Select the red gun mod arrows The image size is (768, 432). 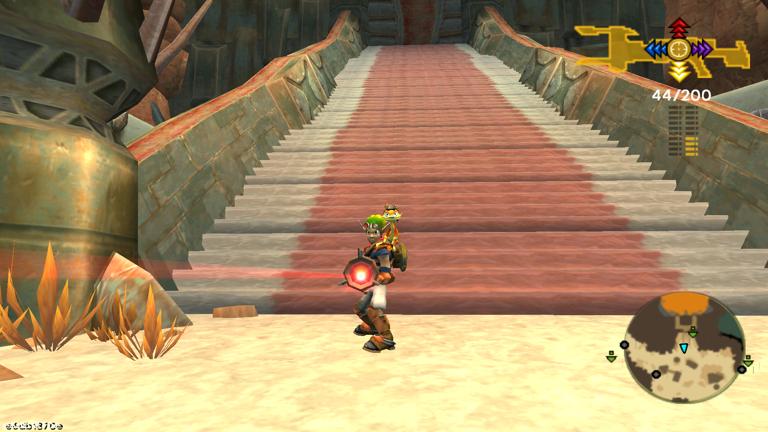[x=679, y=27]
